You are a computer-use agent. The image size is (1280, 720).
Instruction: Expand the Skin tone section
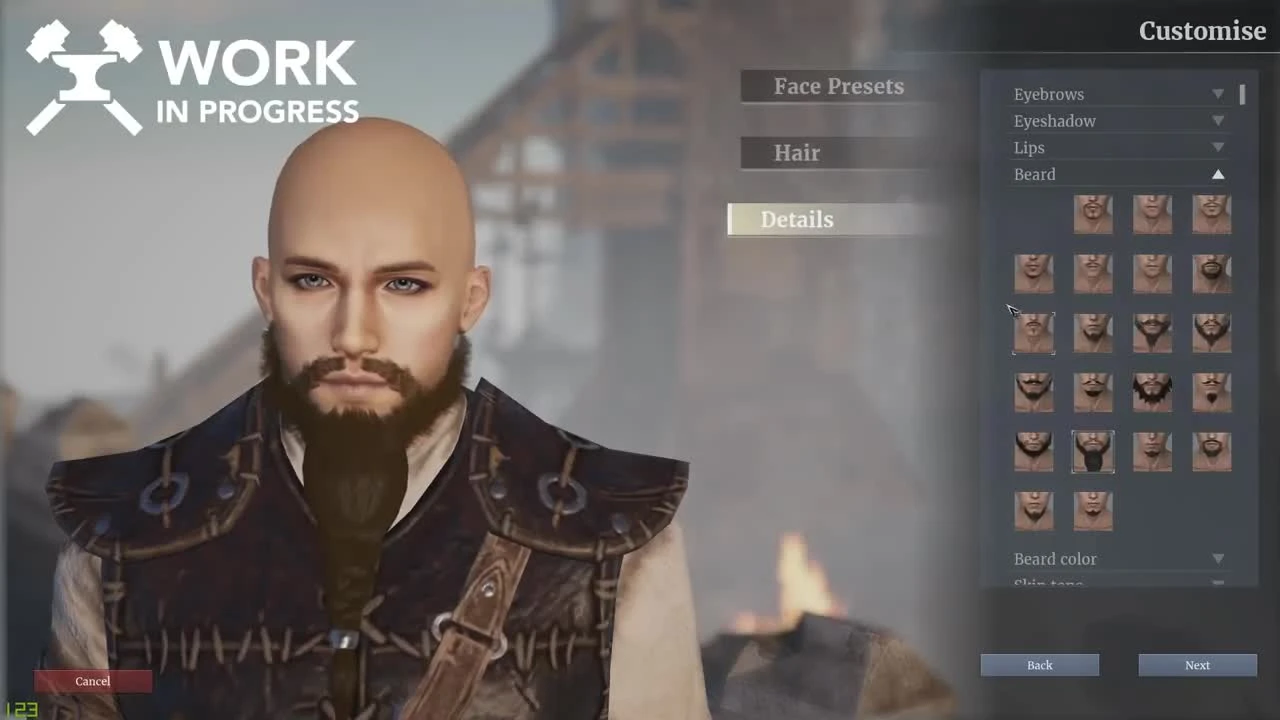pyautogui.click(x=1117, y=583)
